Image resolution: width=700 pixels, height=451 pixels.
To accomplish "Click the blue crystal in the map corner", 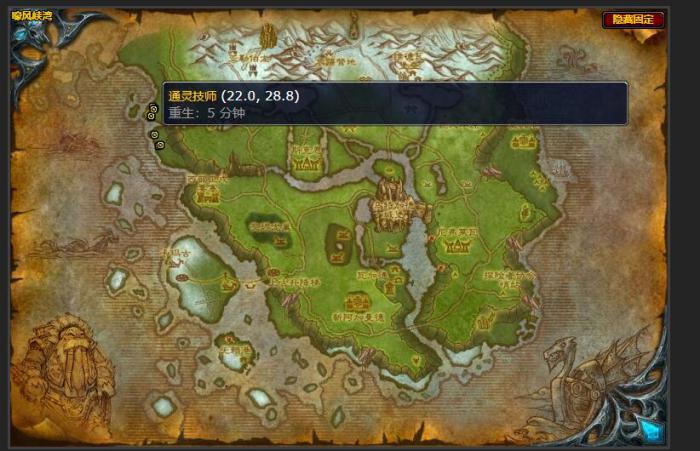I will [x=650, y=430].
